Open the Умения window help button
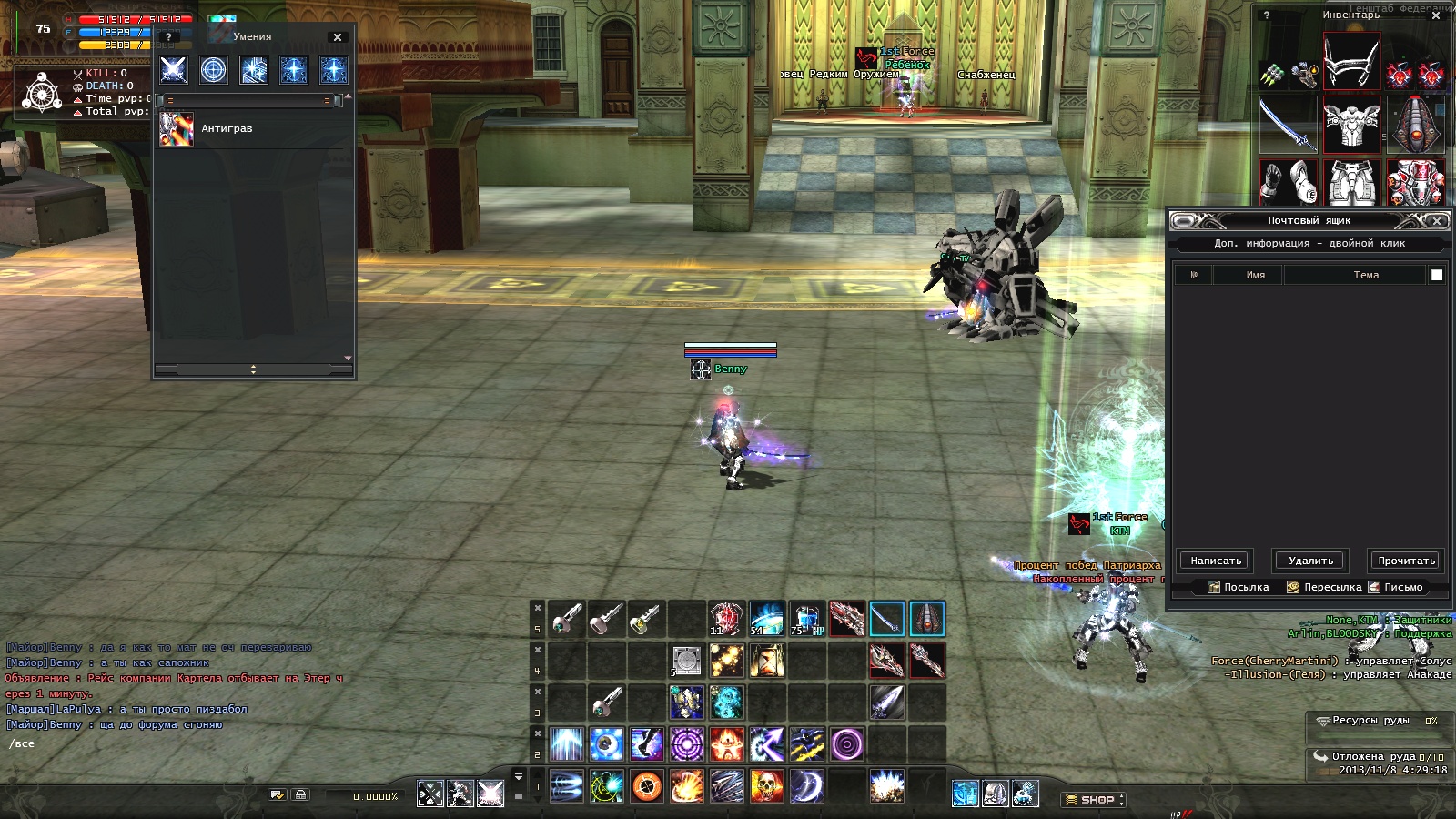1456x819 pixels. coord(168,37)
